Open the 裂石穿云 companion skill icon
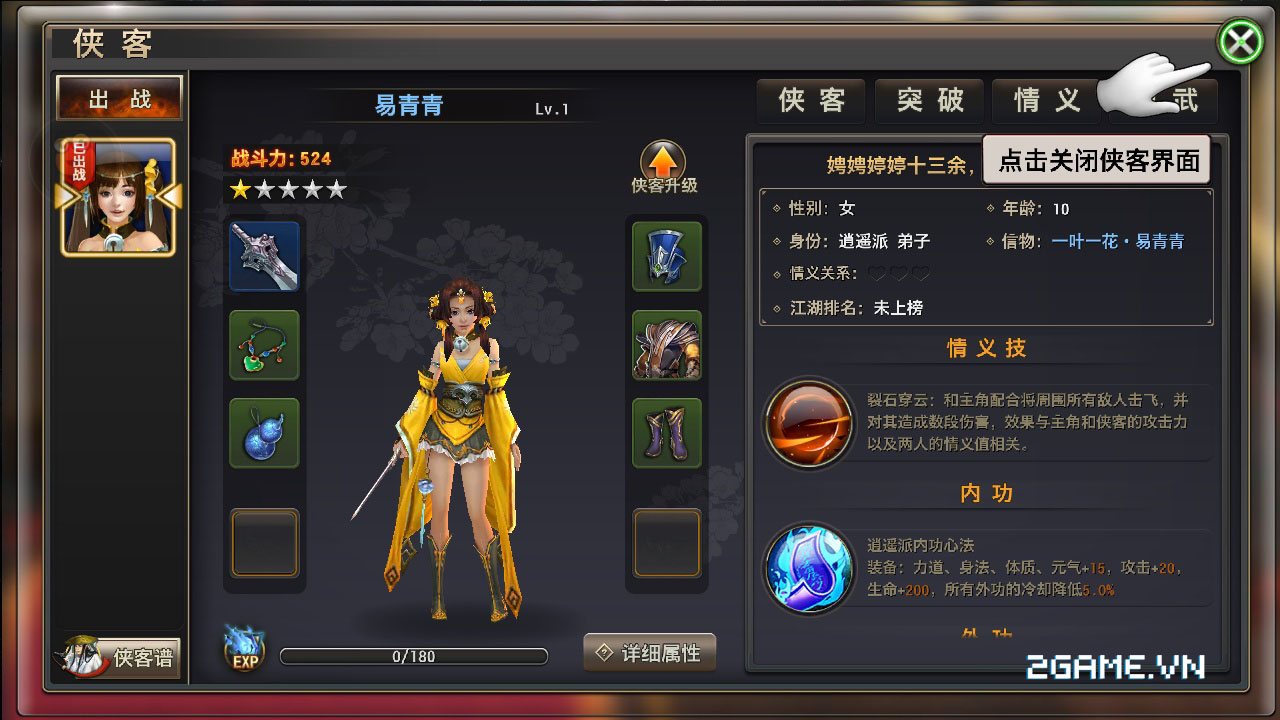This screenshot has height=720, width=1280. tap(809, 424)
